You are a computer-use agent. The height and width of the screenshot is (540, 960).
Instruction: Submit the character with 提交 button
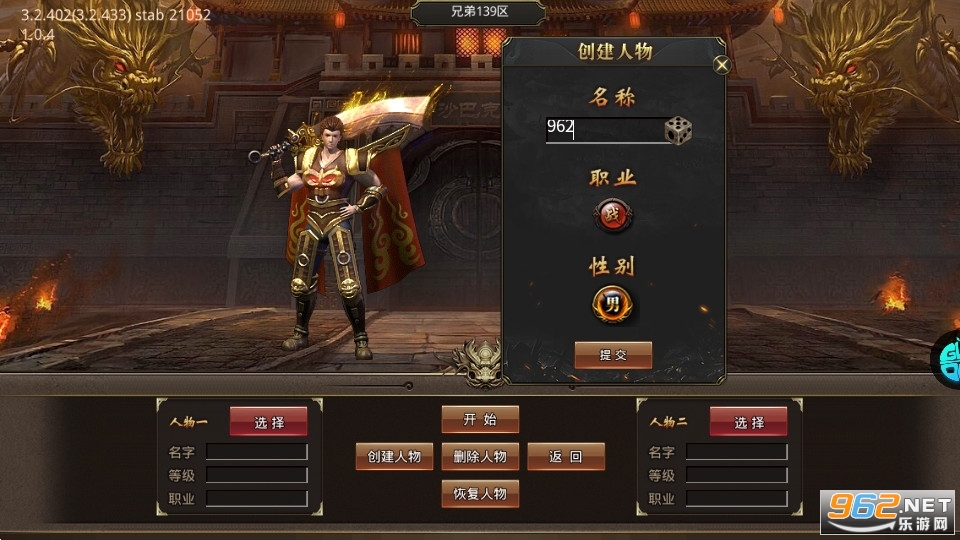[612, 355]
